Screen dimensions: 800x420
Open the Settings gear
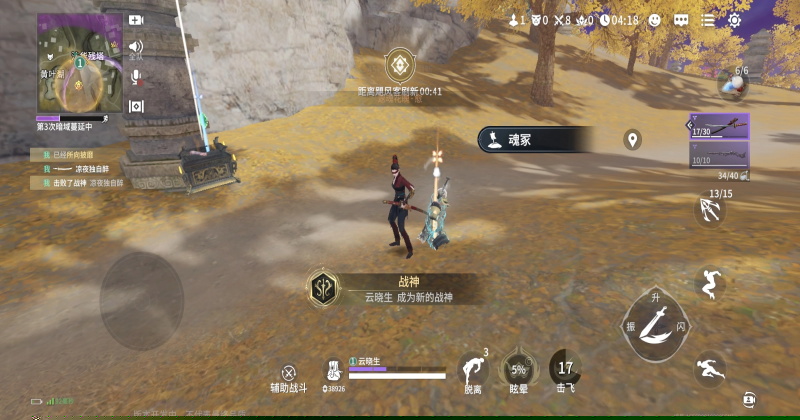tap(735, 20)
